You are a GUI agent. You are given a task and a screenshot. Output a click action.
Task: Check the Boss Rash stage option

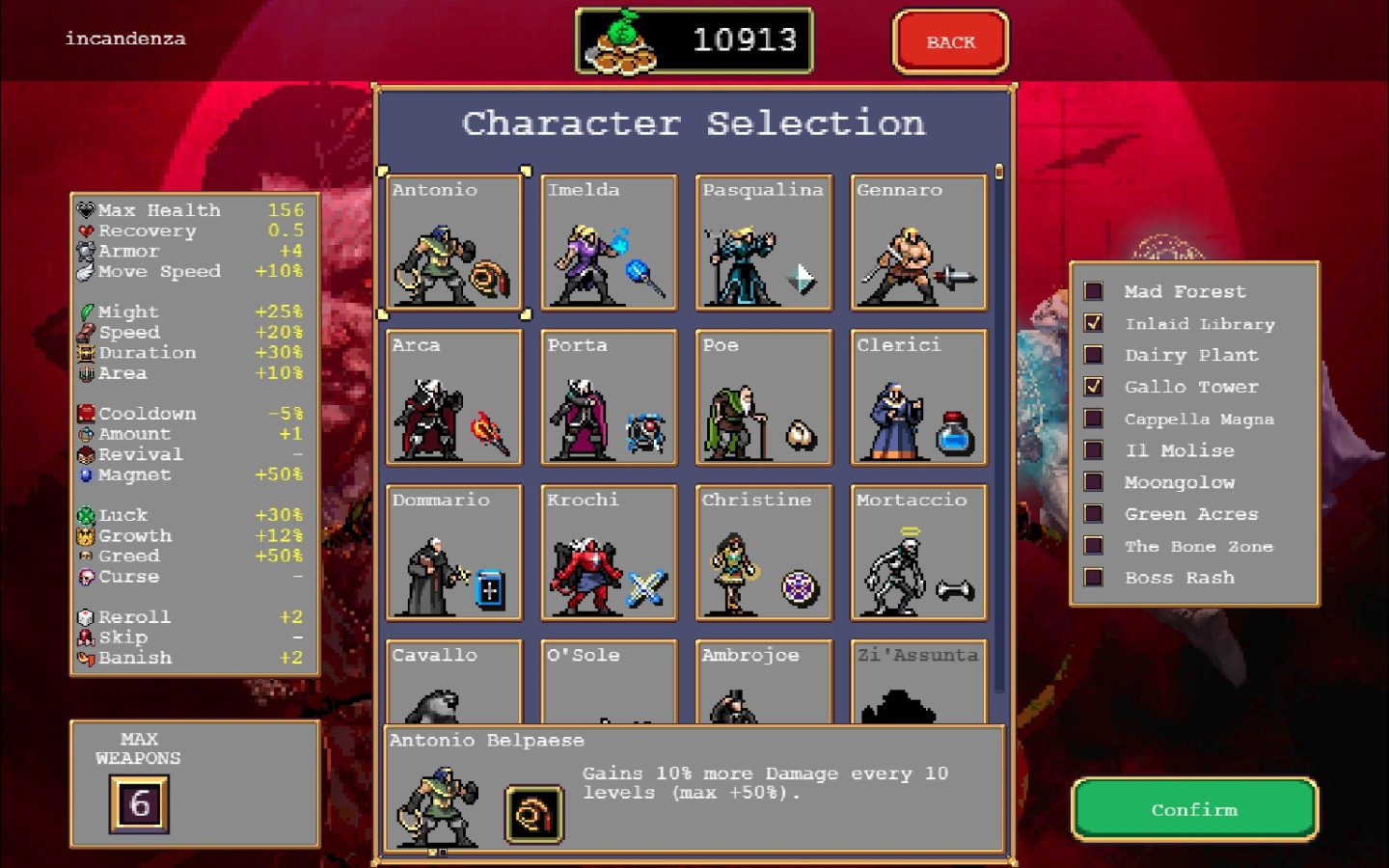(1095, 577)
